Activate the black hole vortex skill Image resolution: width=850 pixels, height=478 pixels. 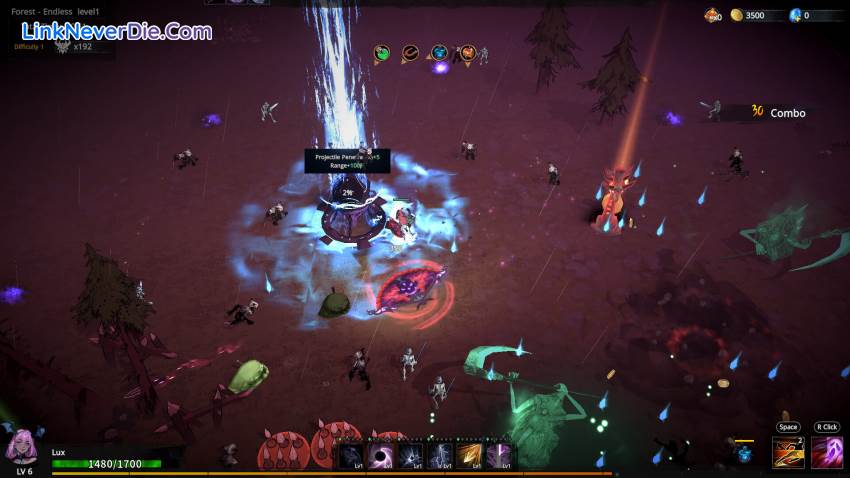[x=381, y=456]
